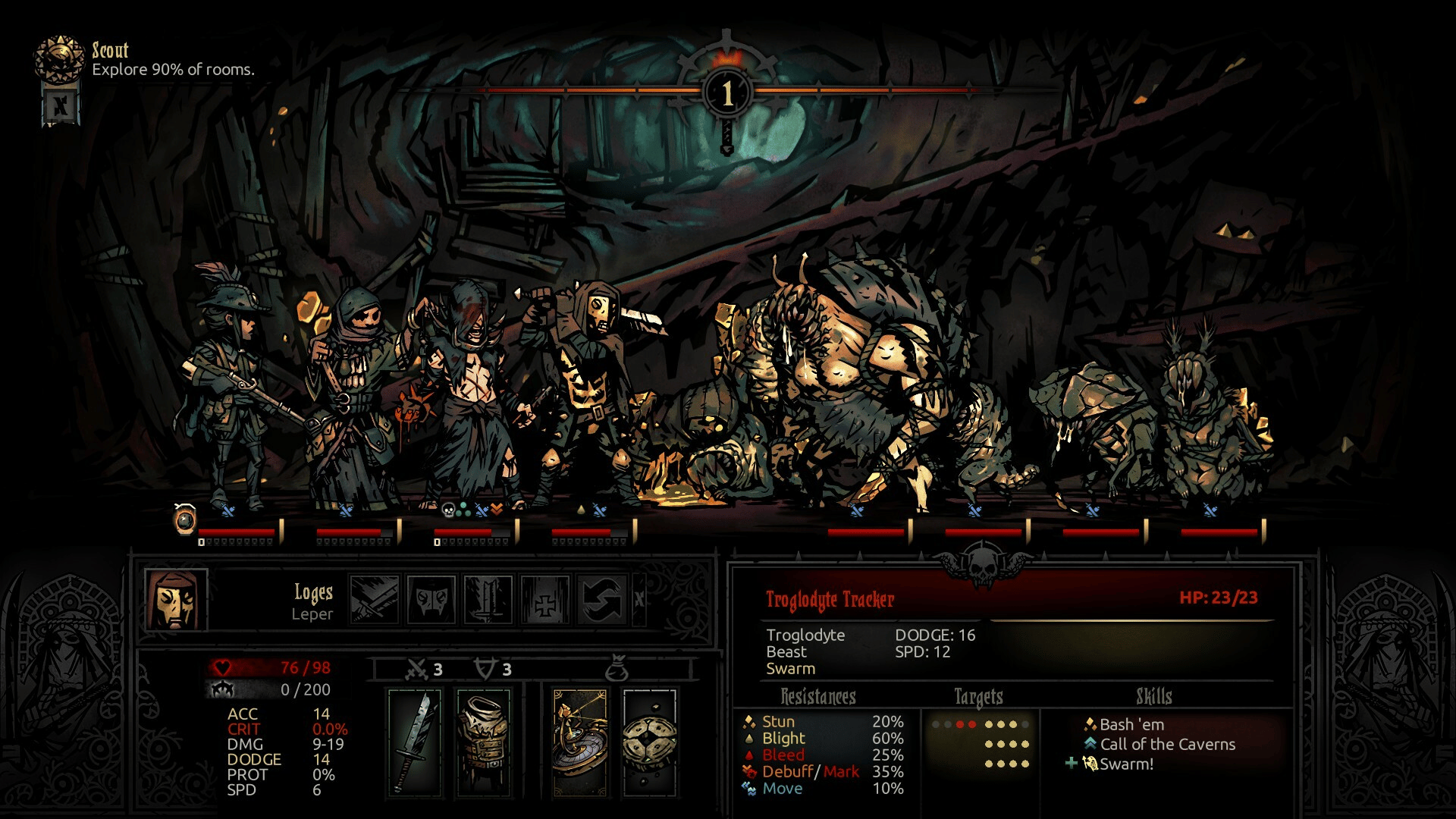View the Bash 'em skill entry
Viewport: 1456px width, 819px height.
pyautogui.click(x=1131, y=725)
